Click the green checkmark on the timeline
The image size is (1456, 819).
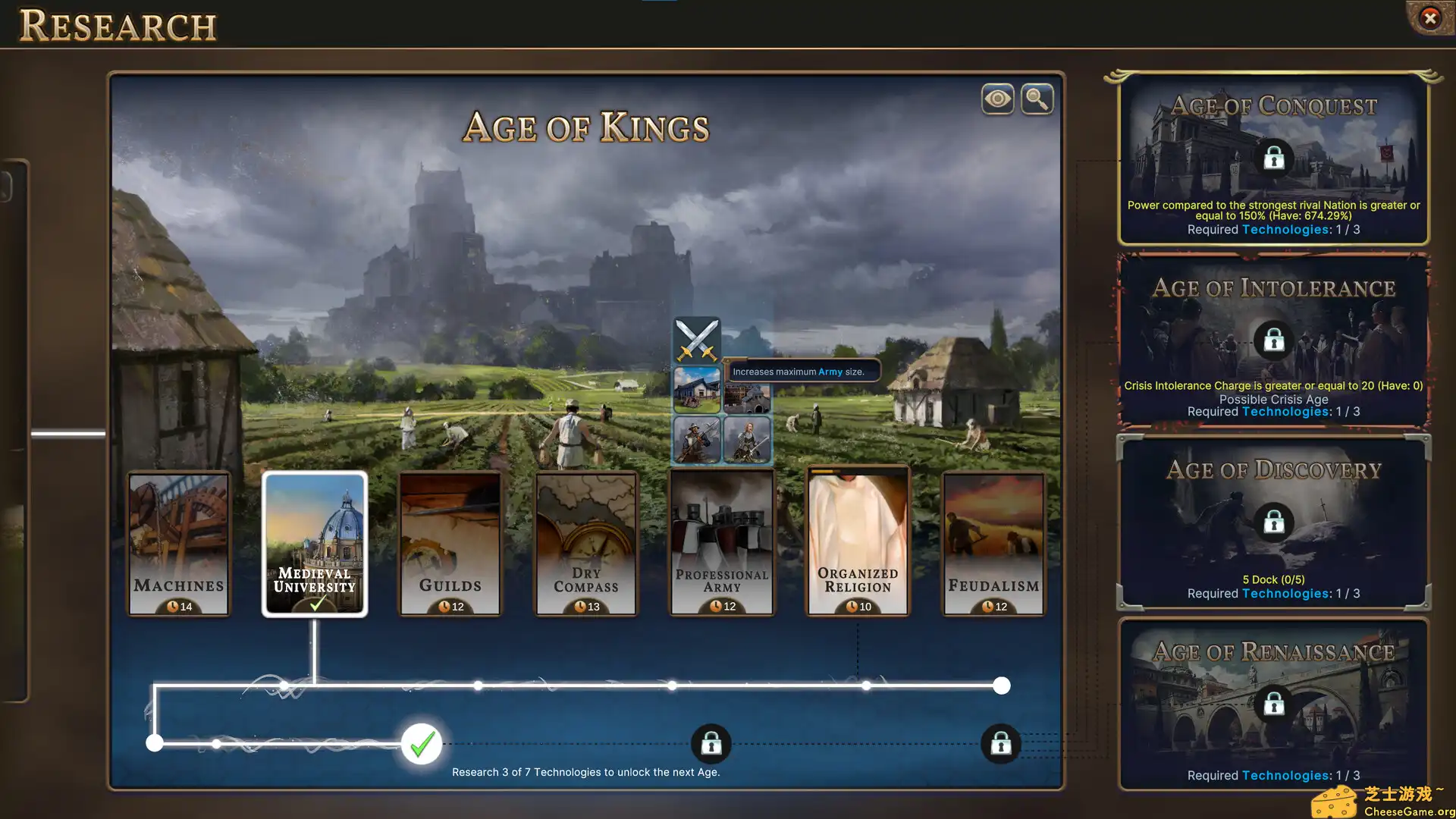pyautogui.click(x=421, y=745)
